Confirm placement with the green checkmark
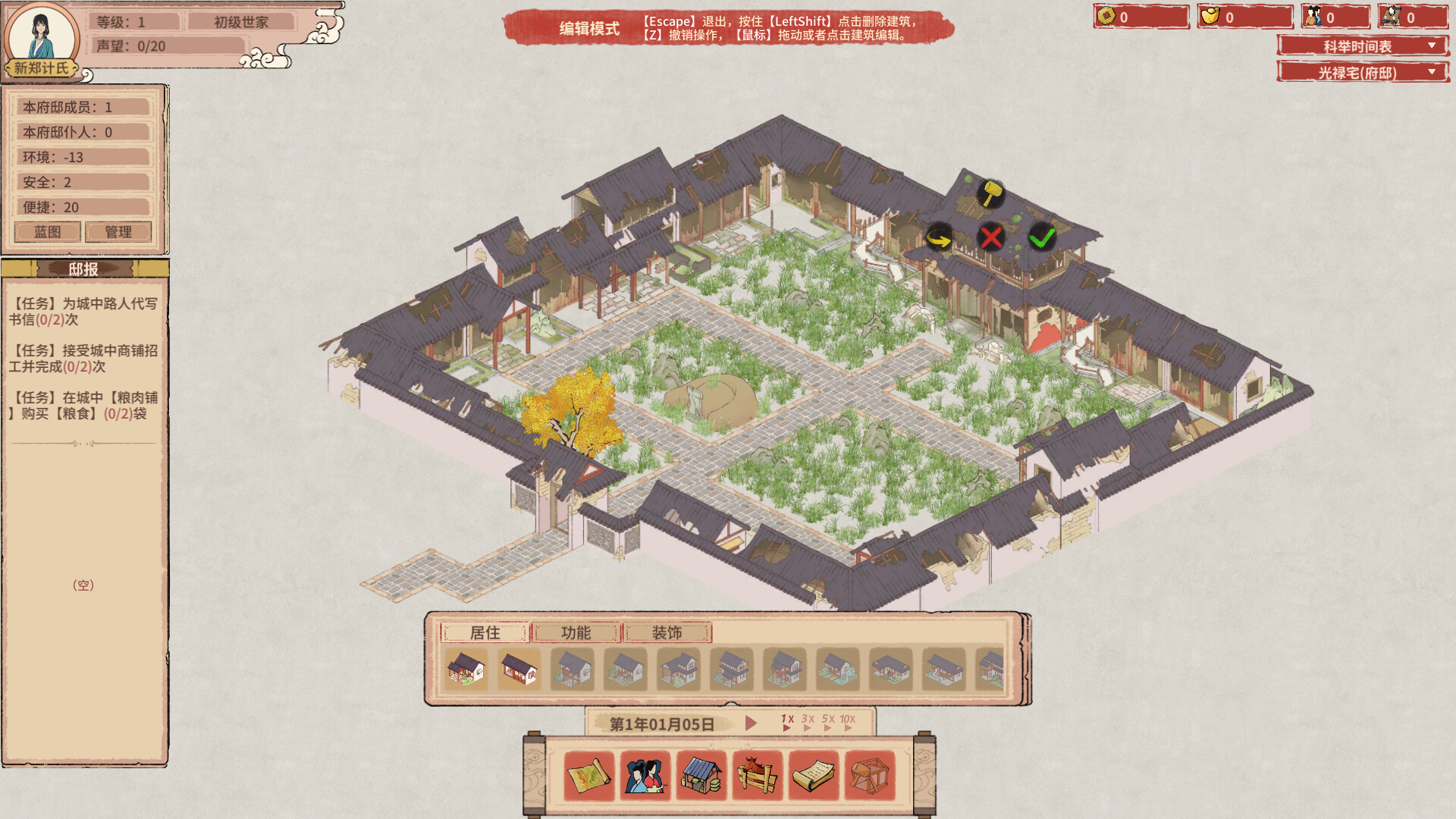 [x=1042, y=237]
